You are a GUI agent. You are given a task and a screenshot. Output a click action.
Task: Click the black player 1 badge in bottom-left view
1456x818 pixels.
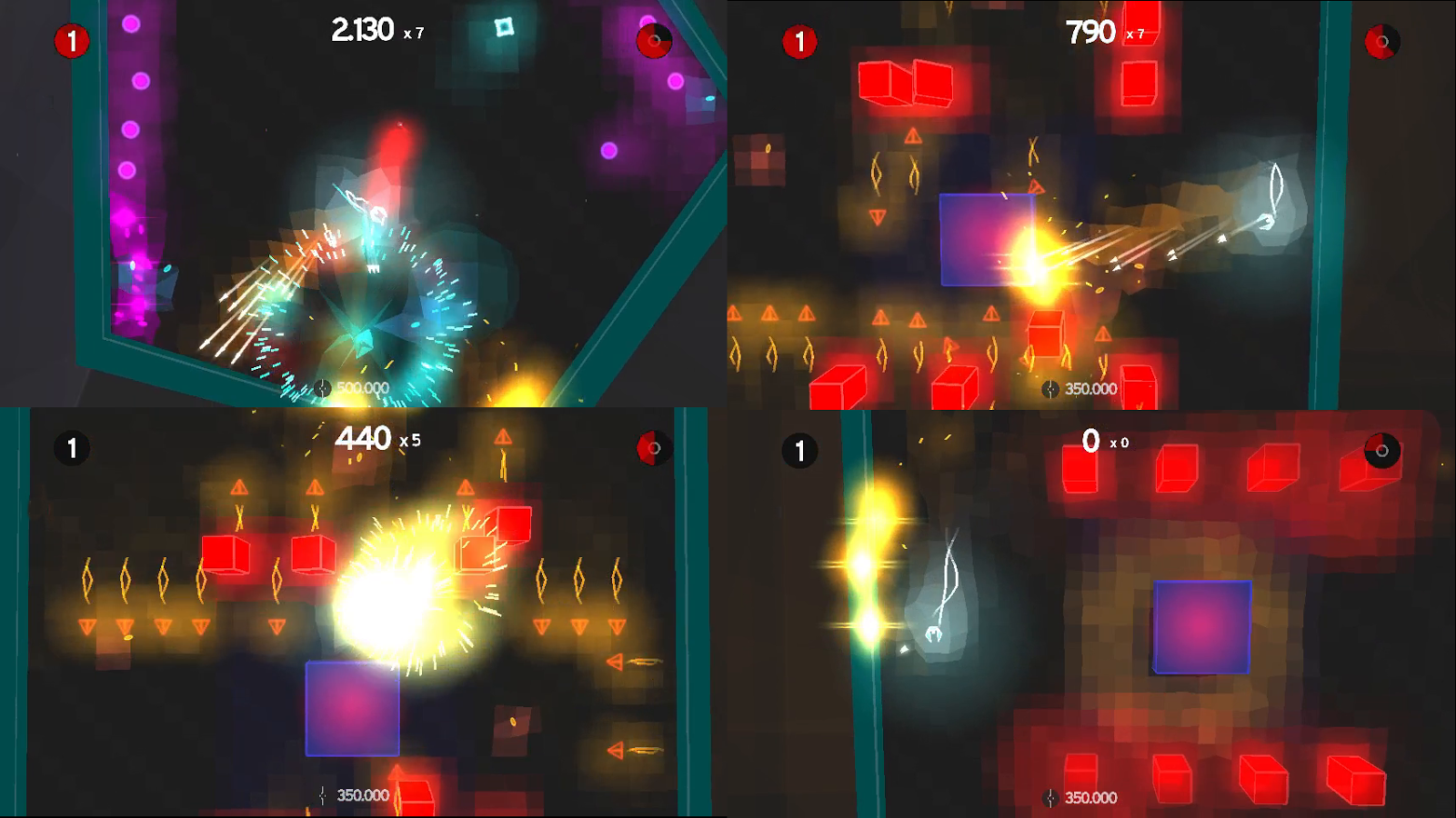(73, 446)
